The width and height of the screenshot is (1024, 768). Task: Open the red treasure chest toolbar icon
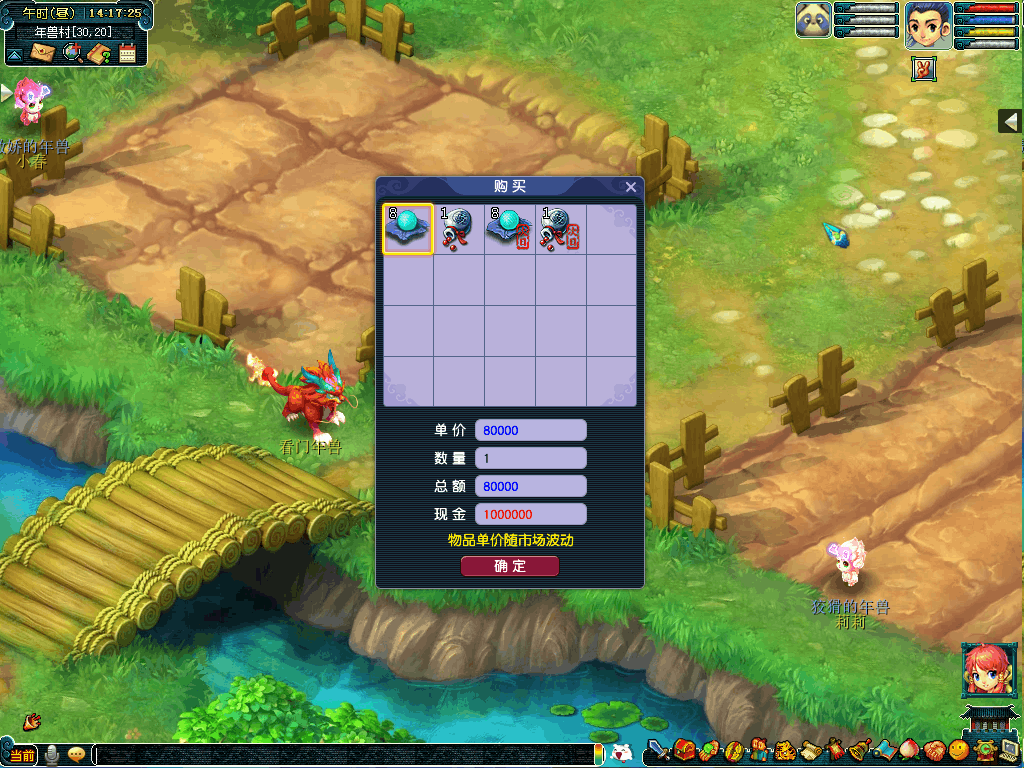(685, 749)
